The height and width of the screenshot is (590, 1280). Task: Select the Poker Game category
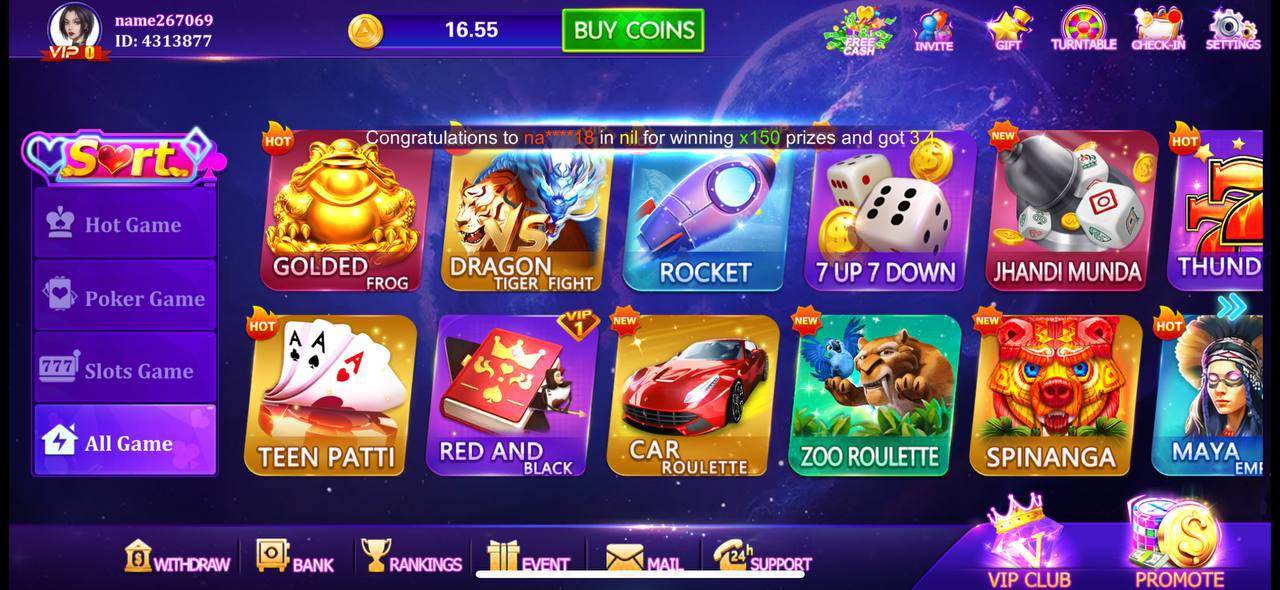[125, 297]
